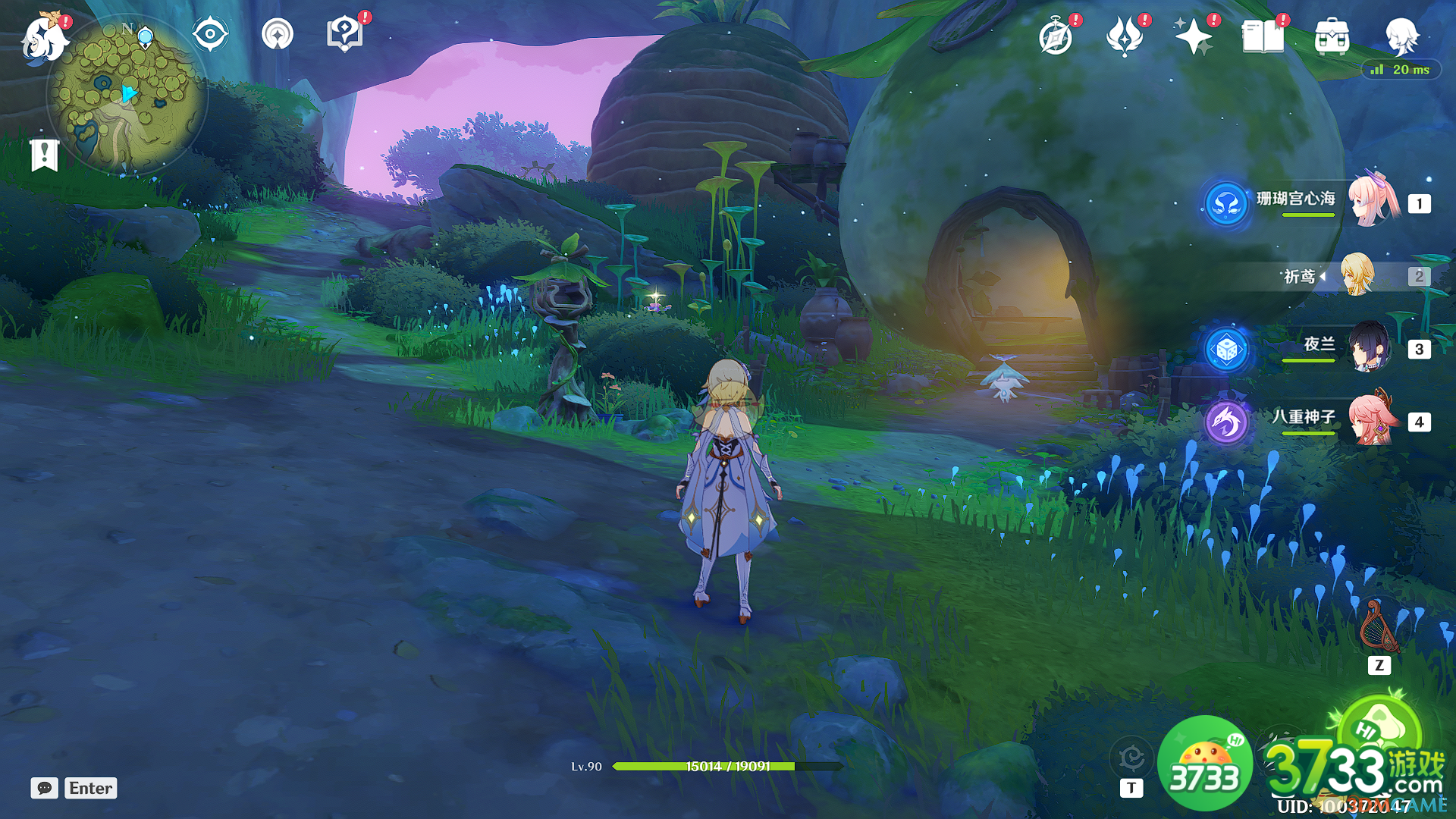Screen dimensions: 1456x819
Task: Open the adventurer compass icon
Action: tap(1056, 36)
